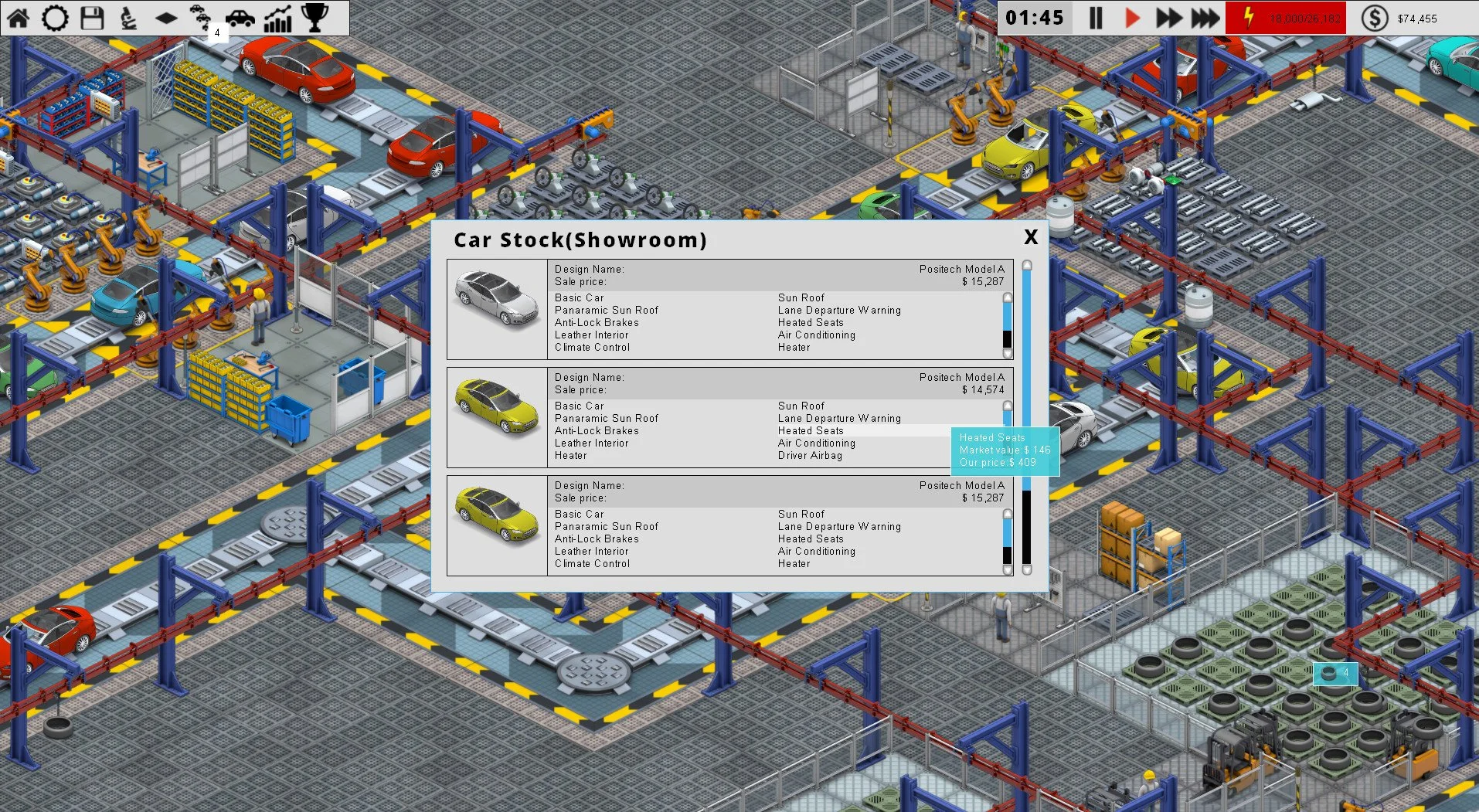
Task: Open car stock via the multi-car icon
Action: (202, 17)
